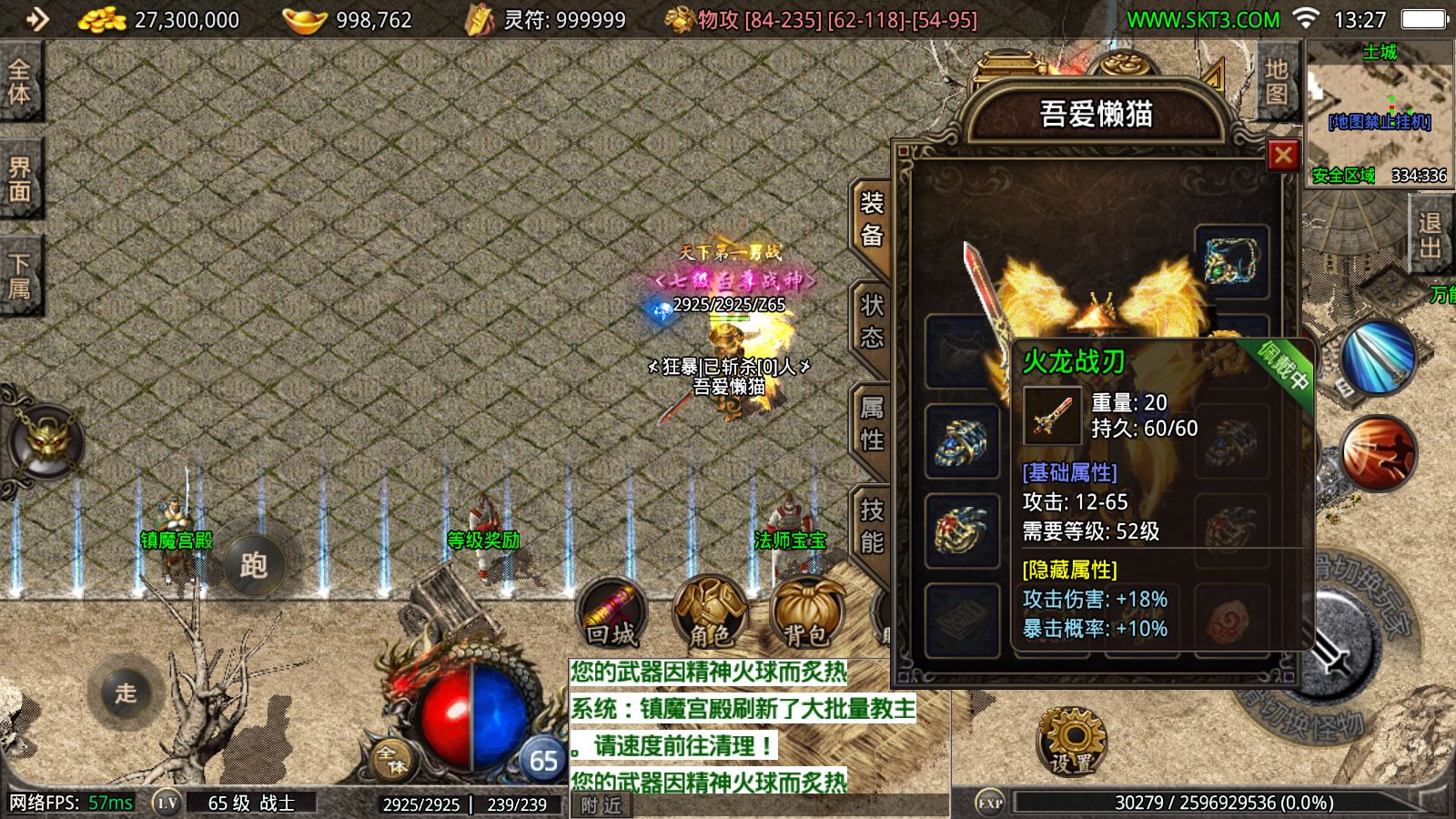Click the chained golden demon mask icon
Image resolution: width=1456 pixels, height=819 pixels.
pos(46,442)
